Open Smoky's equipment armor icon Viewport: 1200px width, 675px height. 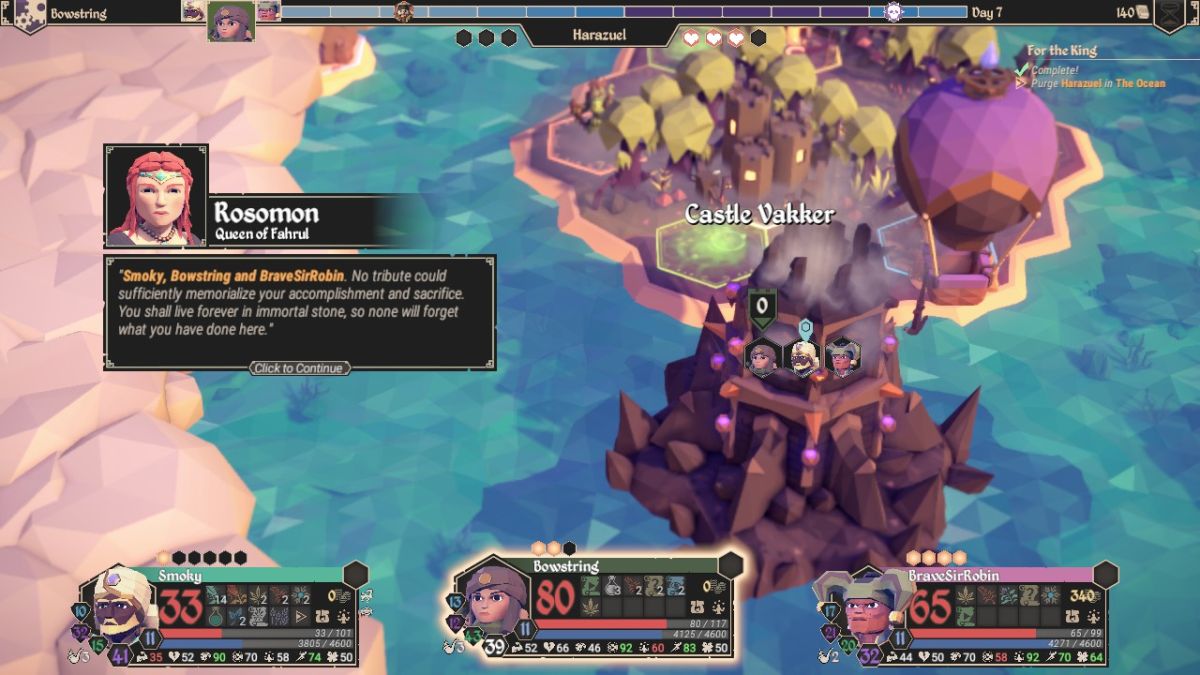tap(323, 617)
